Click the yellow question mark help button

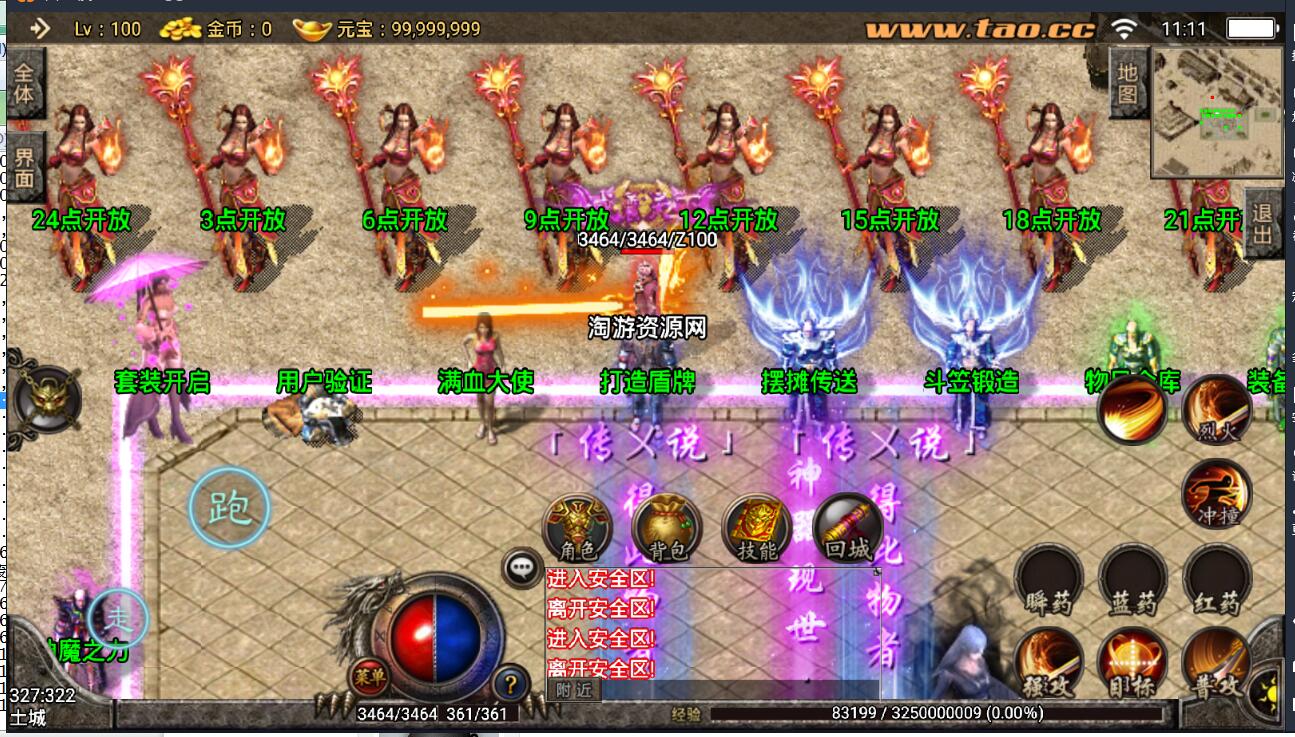[511, 684]
